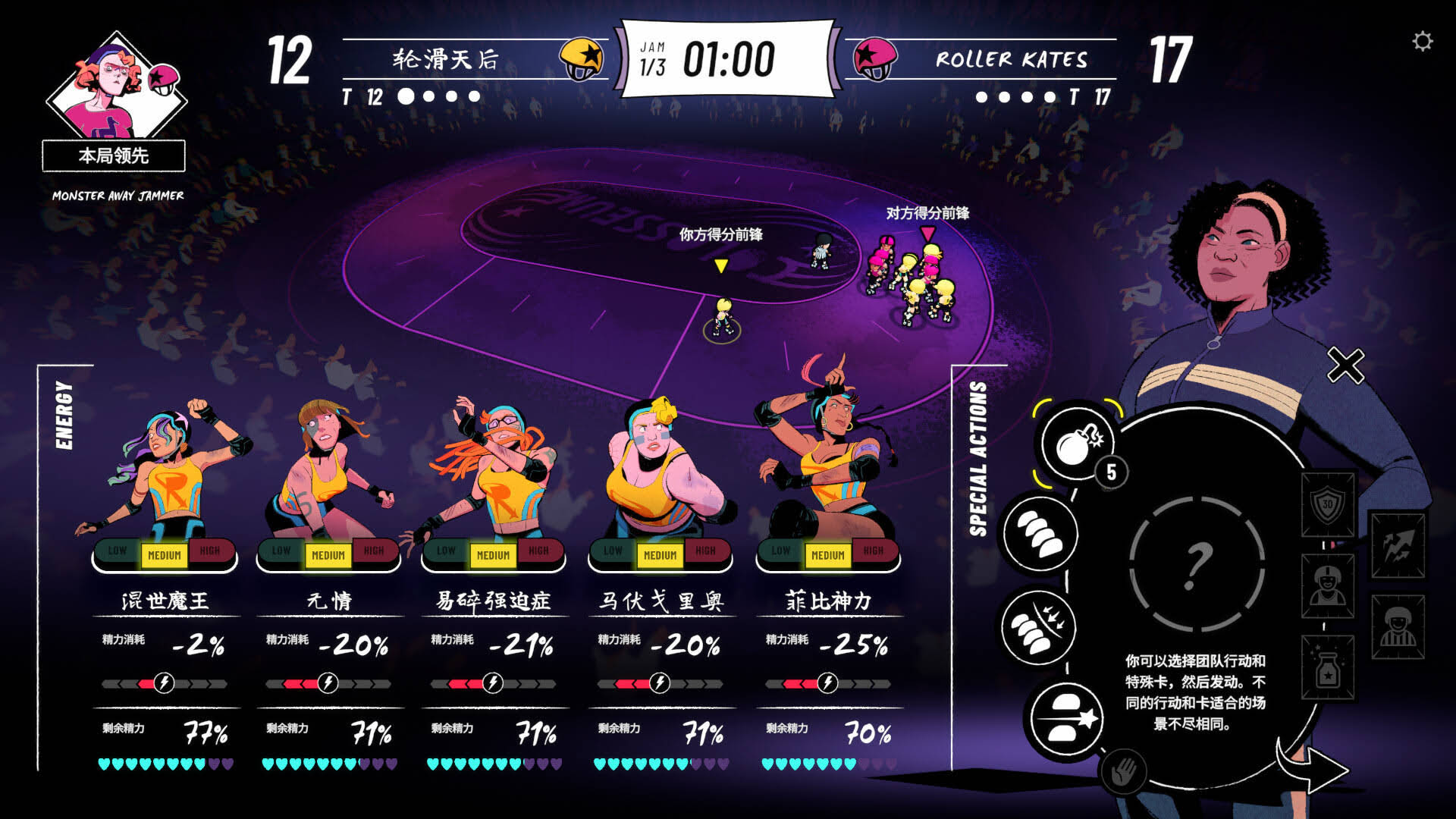This screenshot has width=1456, height=819.
Task: Pick the lightning arrows special card
Action: point(1398,544)
